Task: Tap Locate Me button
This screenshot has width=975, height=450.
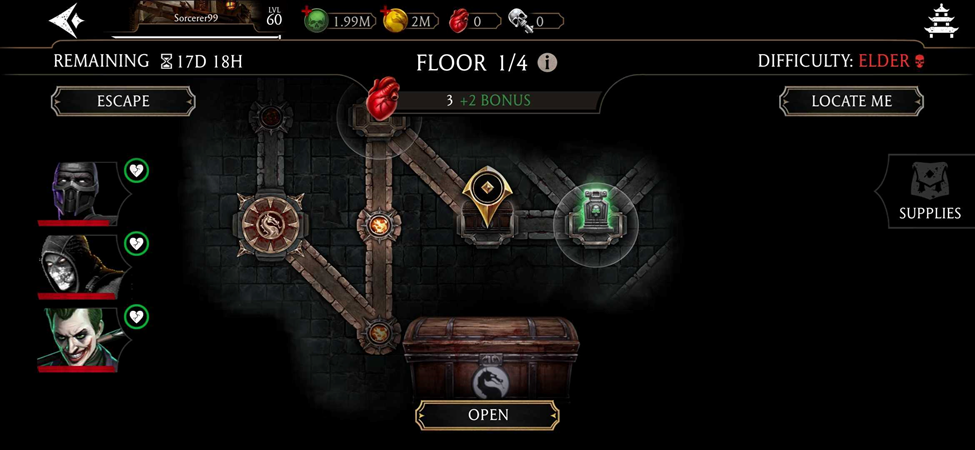Action: (851, 101)
